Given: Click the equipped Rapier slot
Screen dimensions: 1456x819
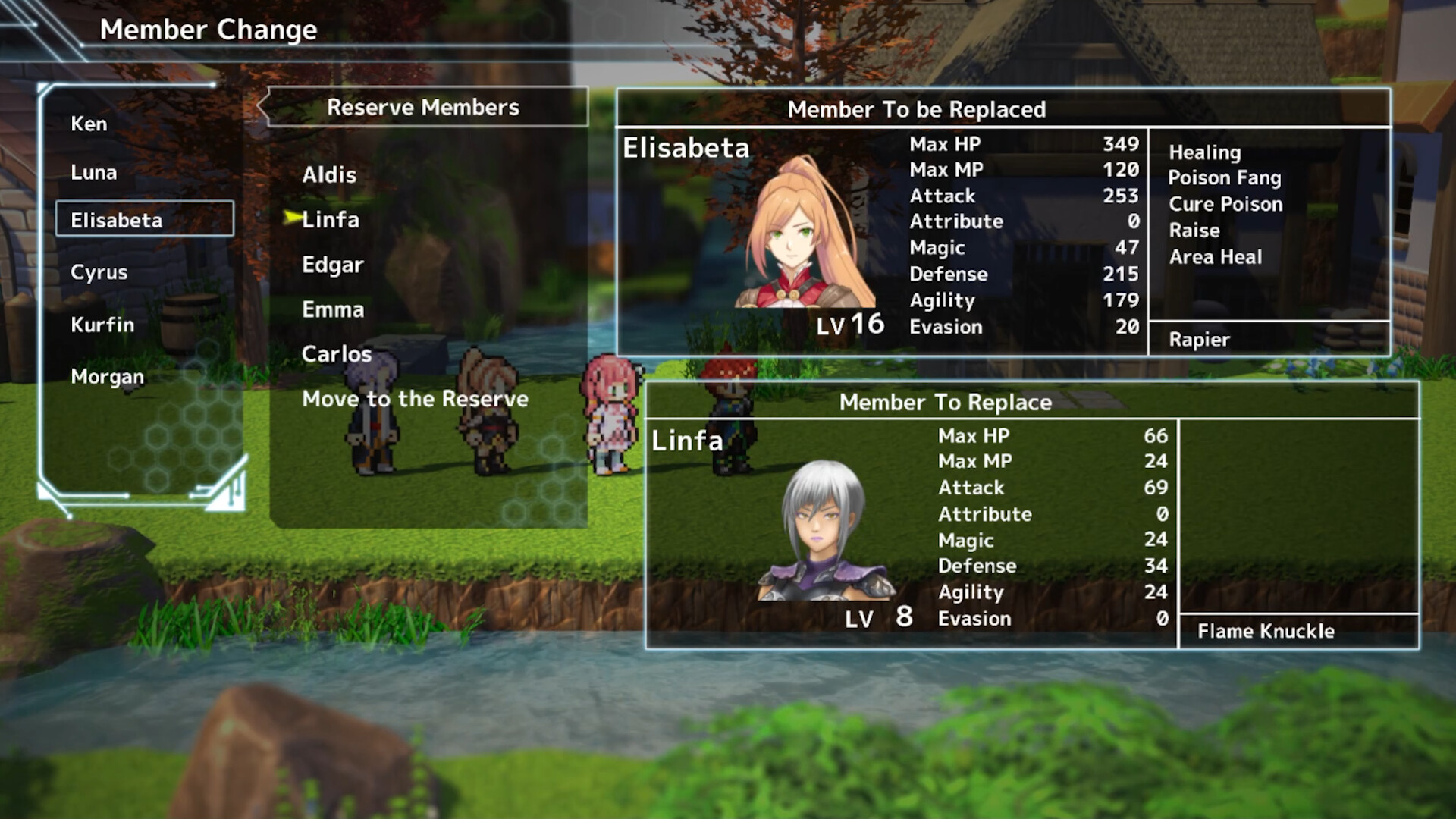Looking at the screenshot, I should tap(1198, 339).
